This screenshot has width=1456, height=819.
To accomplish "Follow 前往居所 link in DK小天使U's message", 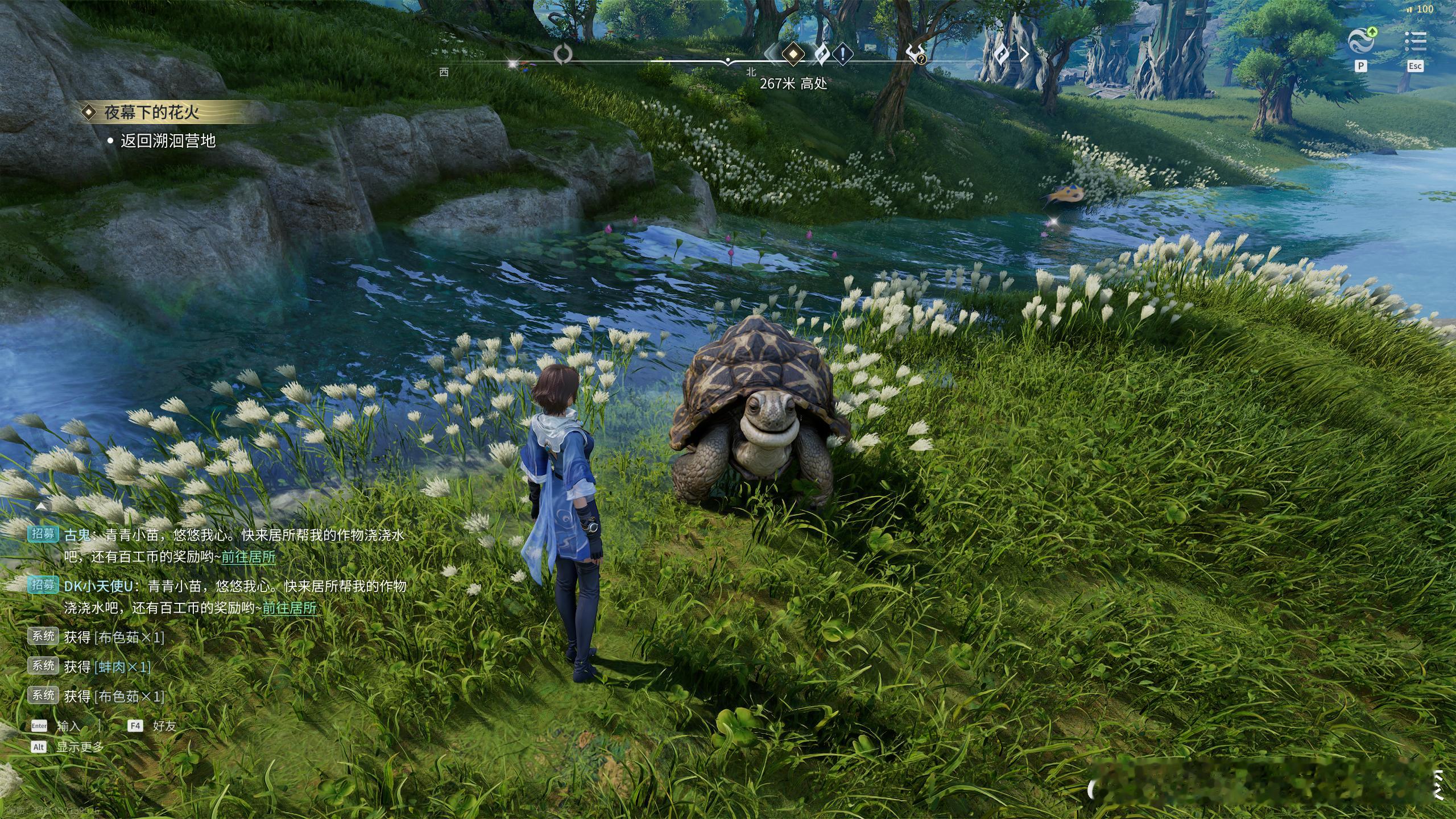I will (289, 608).
